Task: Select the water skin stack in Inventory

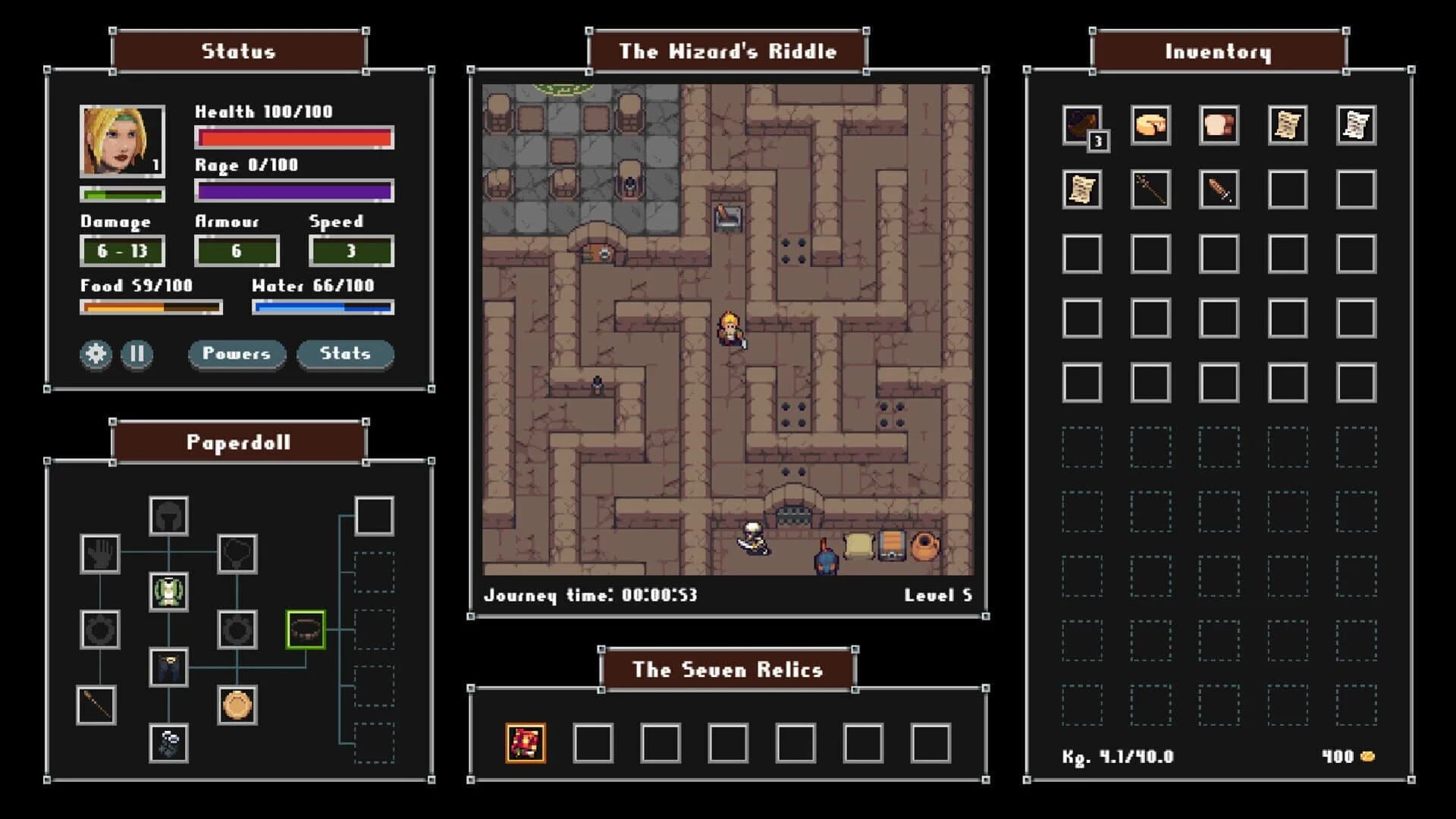Action: [x=1082, y=127]
